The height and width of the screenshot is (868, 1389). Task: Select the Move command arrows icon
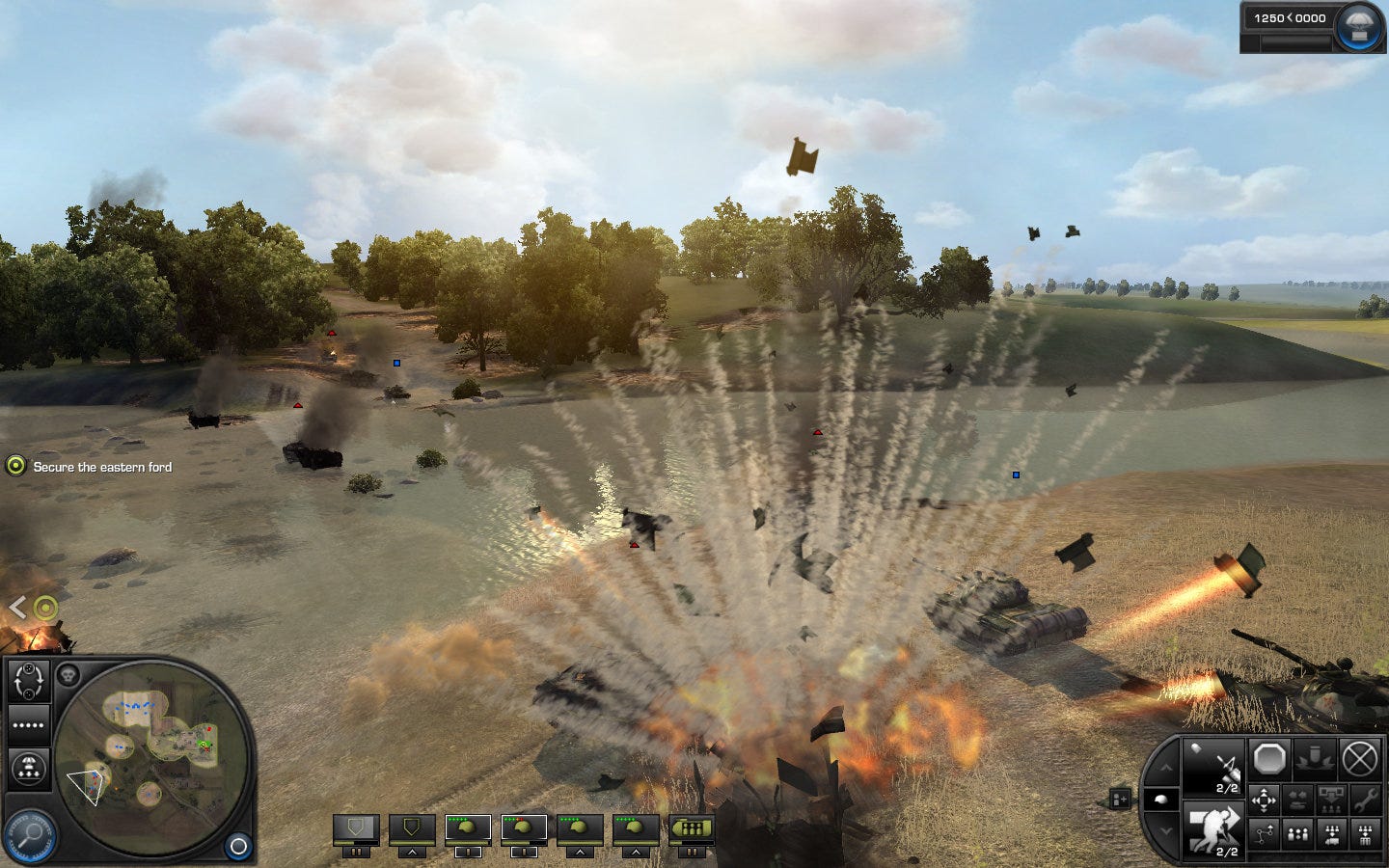(x=1264, y=800)
